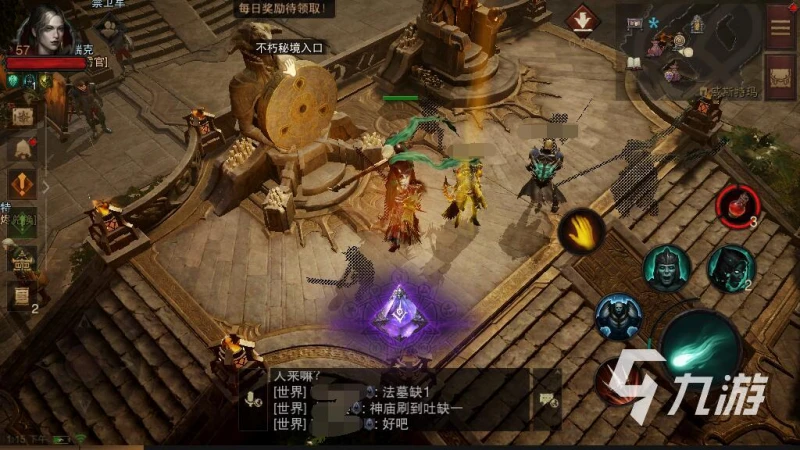
Task: Tap the red down-arrow download icon
Action: [582, 20]
